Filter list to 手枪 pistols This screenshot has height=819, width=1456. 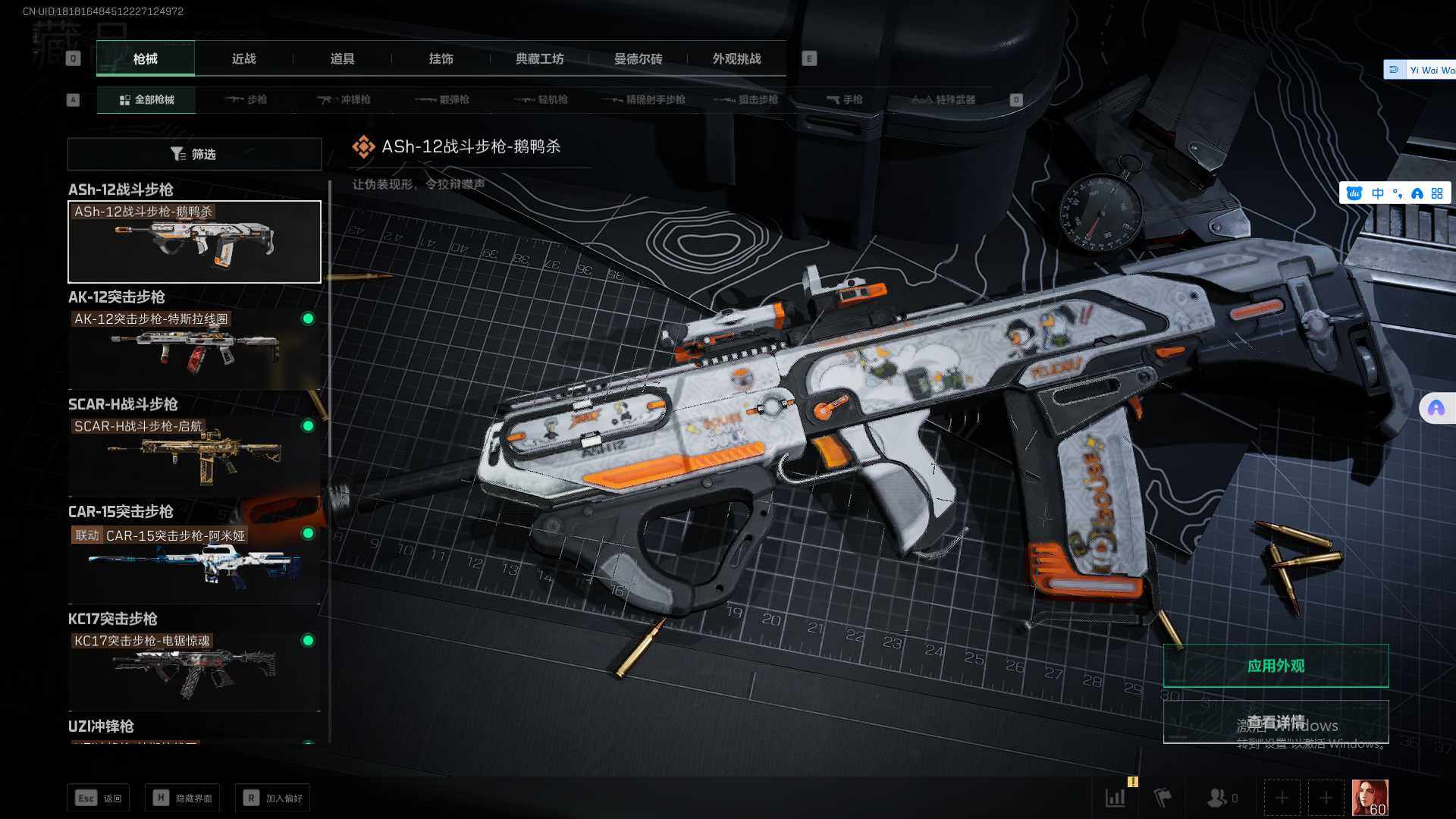[x=844, y=99]
